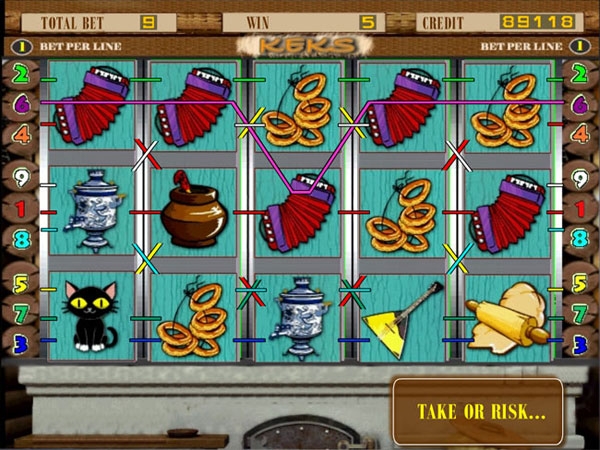Activate line 3 marker on right edge
Viewport: 600px width, 450px height.
coord(579,345)
